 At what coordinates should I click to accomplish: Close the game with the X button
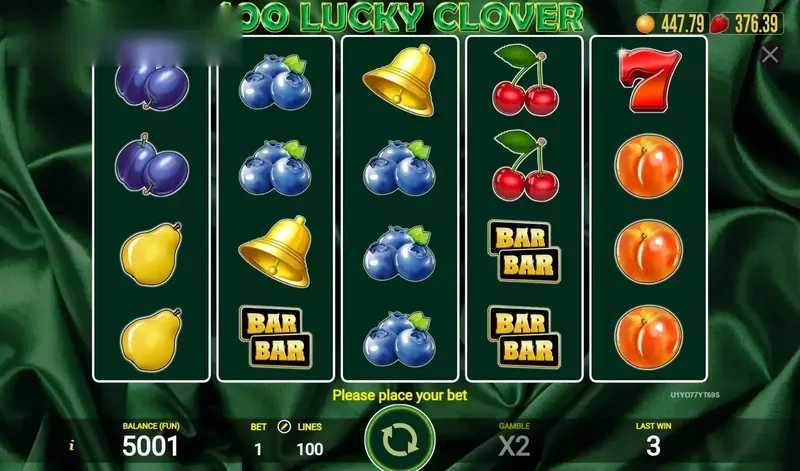[770, 55]
